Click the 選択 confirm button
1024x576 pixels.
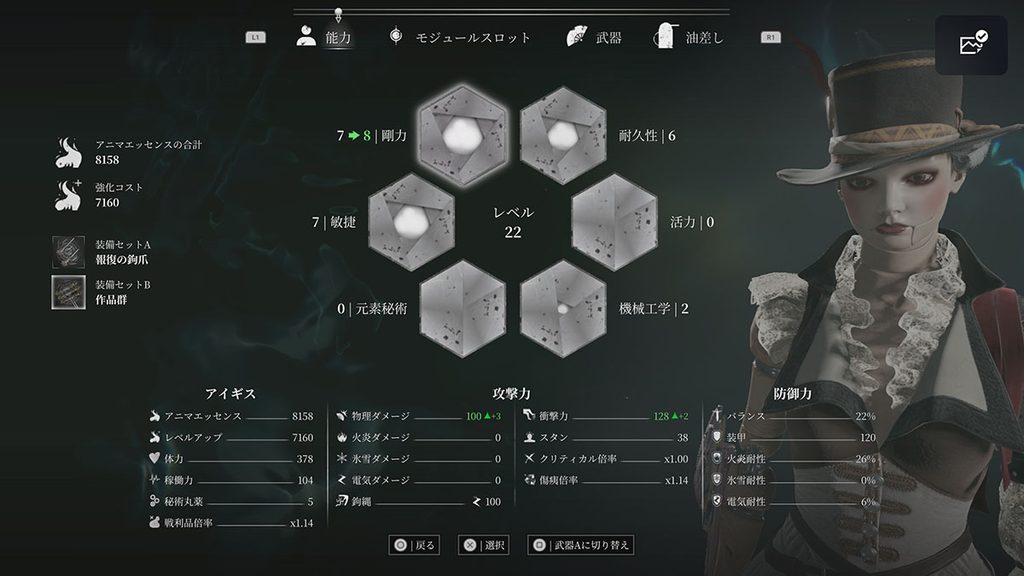[484, 545]
